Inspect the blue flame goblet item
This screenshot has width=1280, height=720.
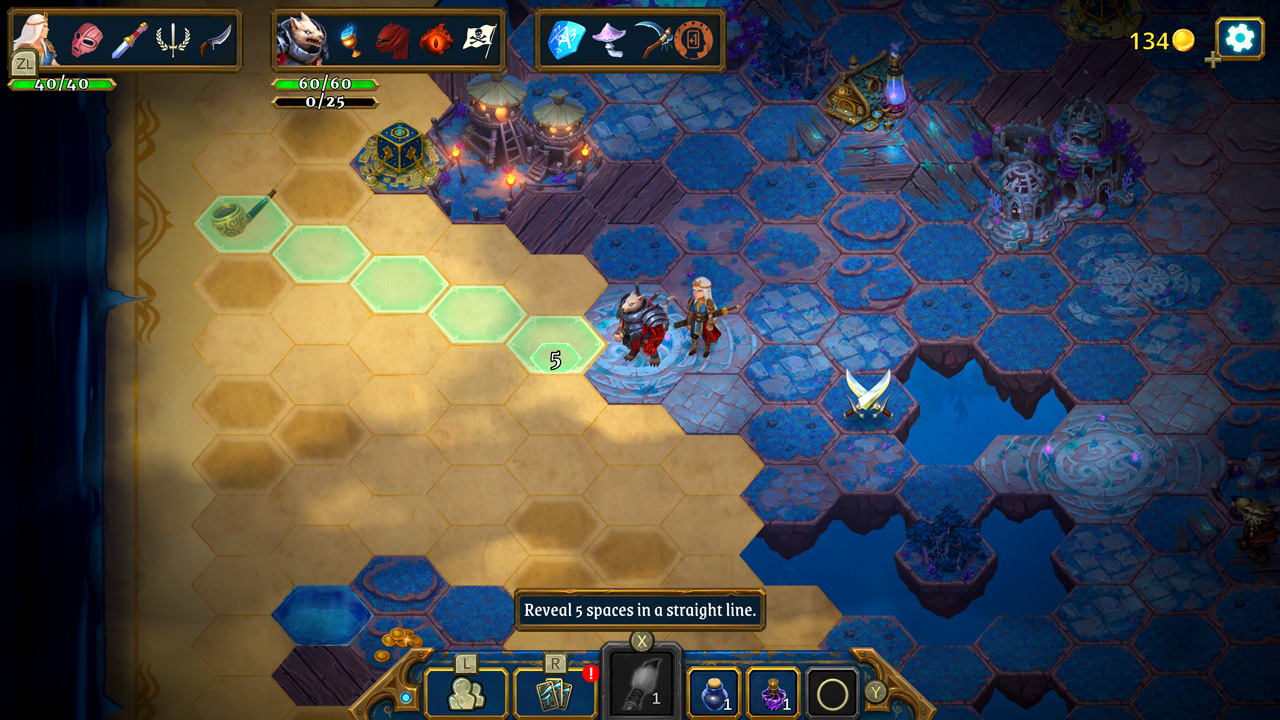click(348, 41)
